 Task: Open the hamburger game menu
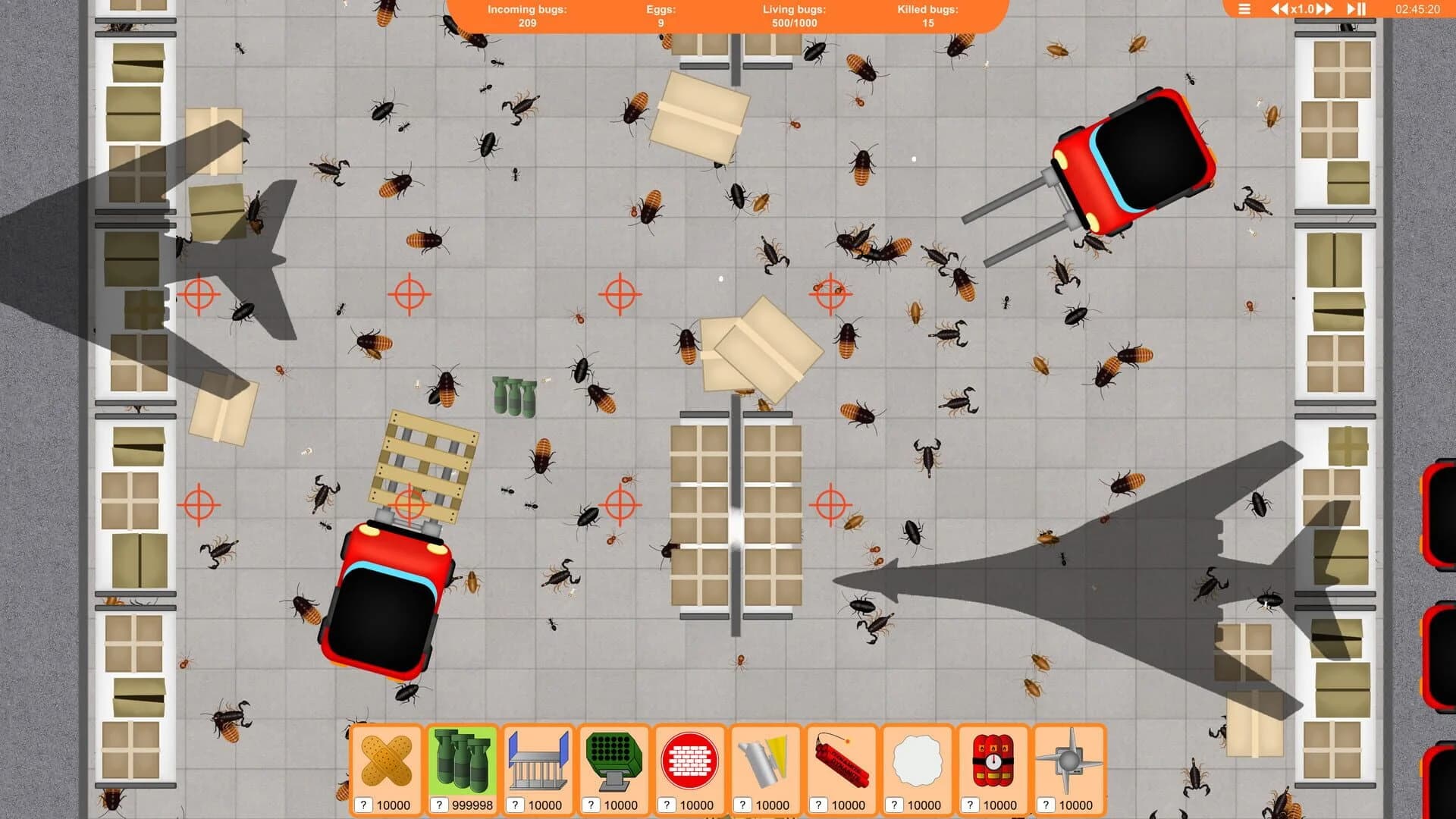pyautogui.click(x=1244, y=10)
